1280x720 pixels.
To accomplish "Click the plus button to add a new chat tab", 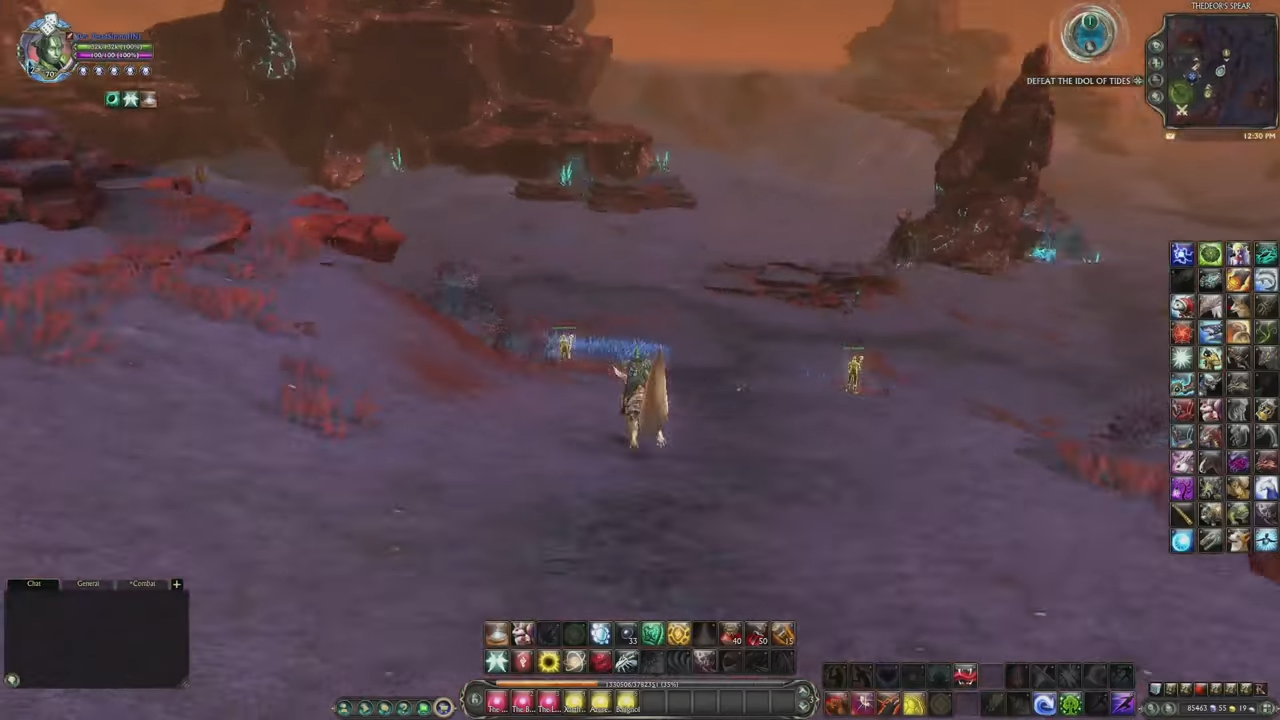I will (x=176, y=583).
